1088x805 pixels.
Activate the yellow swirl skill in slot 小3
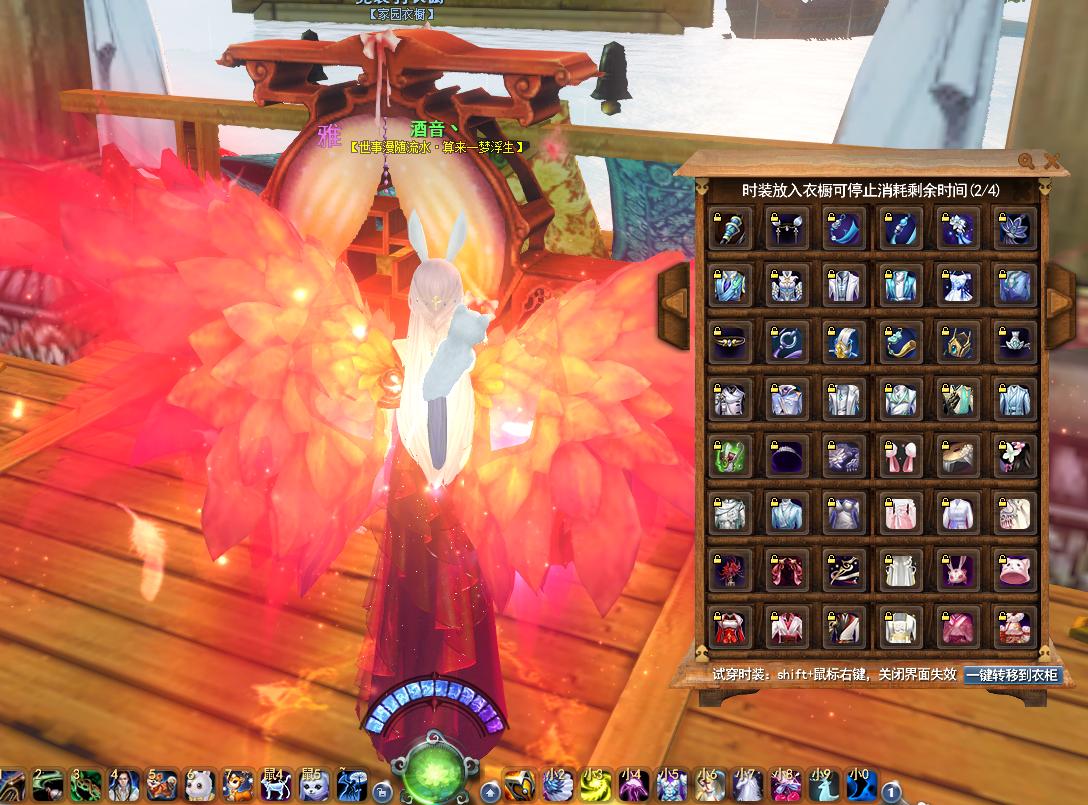pyautogui.click(x=595, y=785)
